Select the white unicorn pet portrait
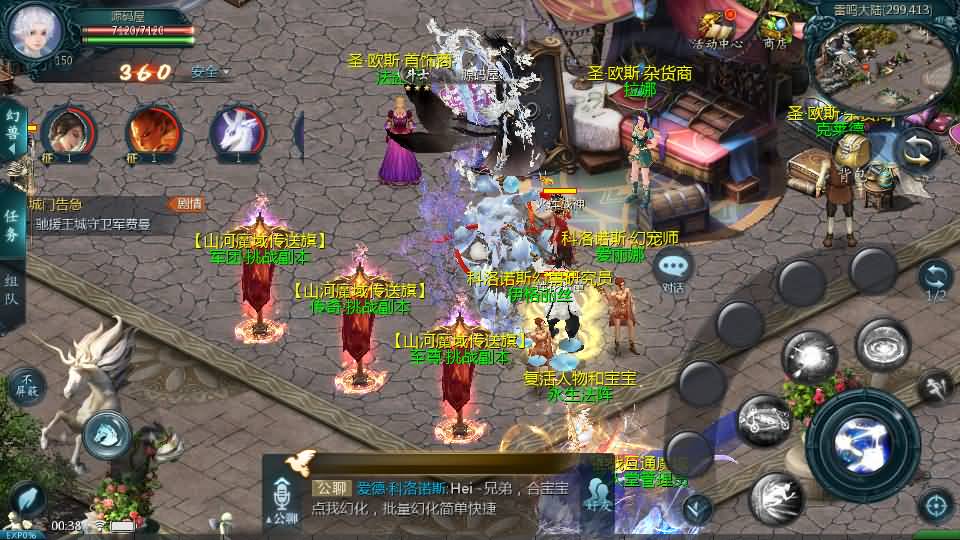Viewport: 960px width, 540px height. click(x=237, y=134)
